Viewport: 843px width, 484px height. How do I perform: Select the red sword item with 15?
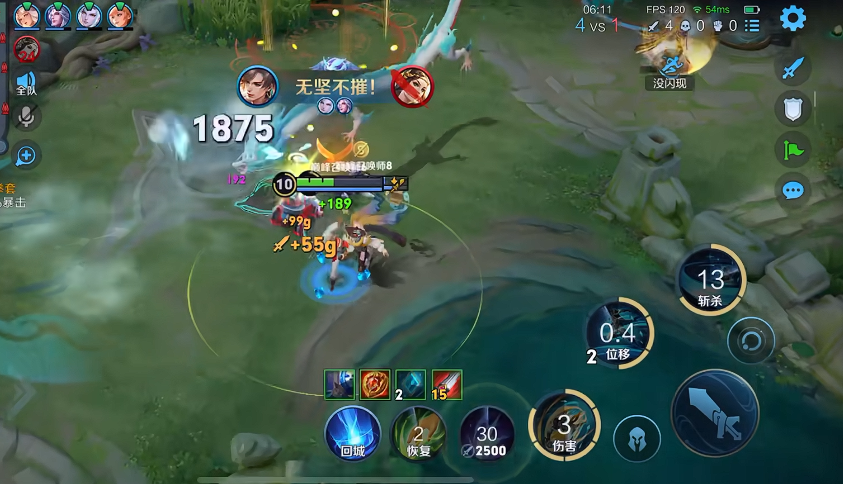pyautogui.click(x=446, y=382)
